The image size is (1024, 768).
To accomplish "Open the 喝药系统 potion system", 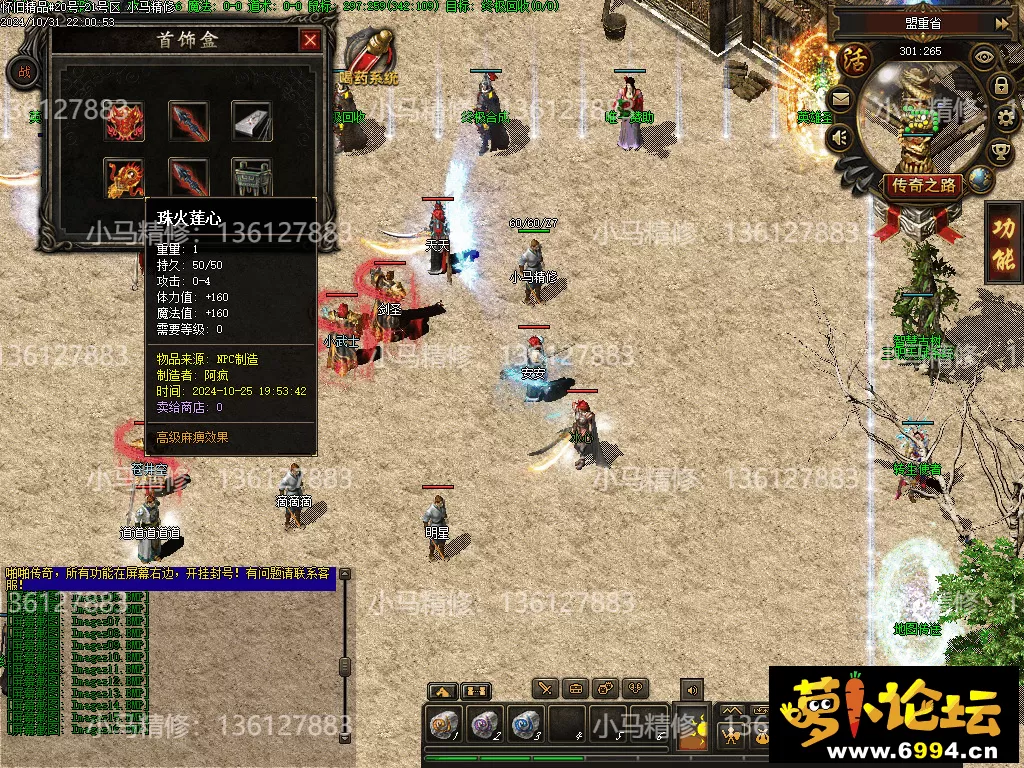I will (369, 58).
